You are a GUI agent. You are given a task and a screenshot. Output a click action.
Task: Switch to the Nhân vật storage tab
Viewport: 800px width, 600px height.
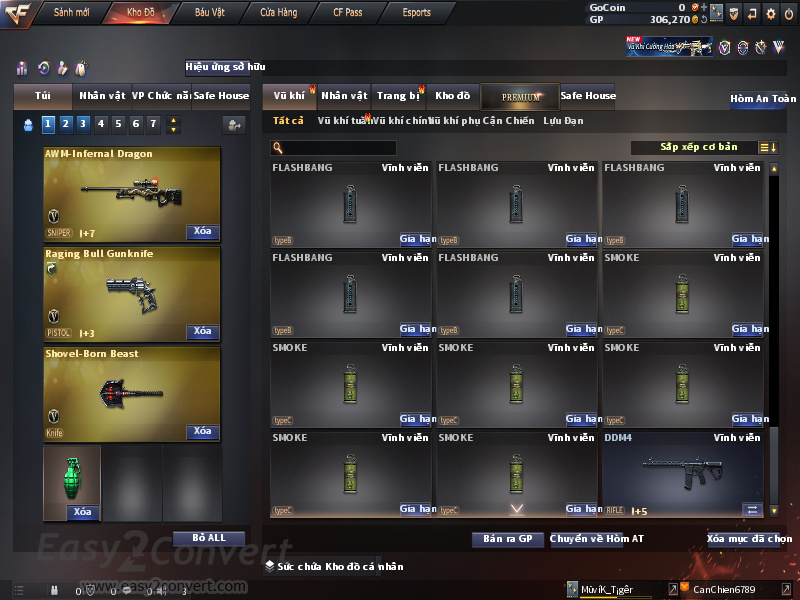point(344,96)
